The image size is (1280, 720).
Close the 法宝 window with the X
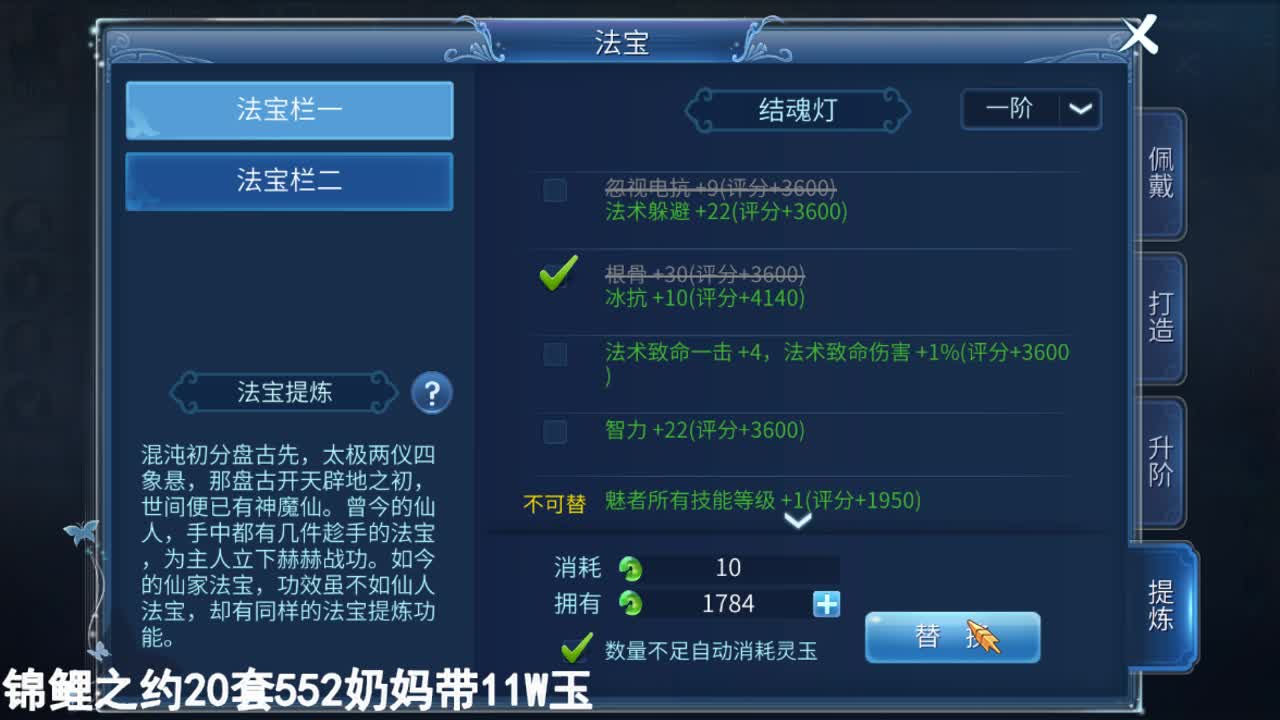pos(1139,35)
